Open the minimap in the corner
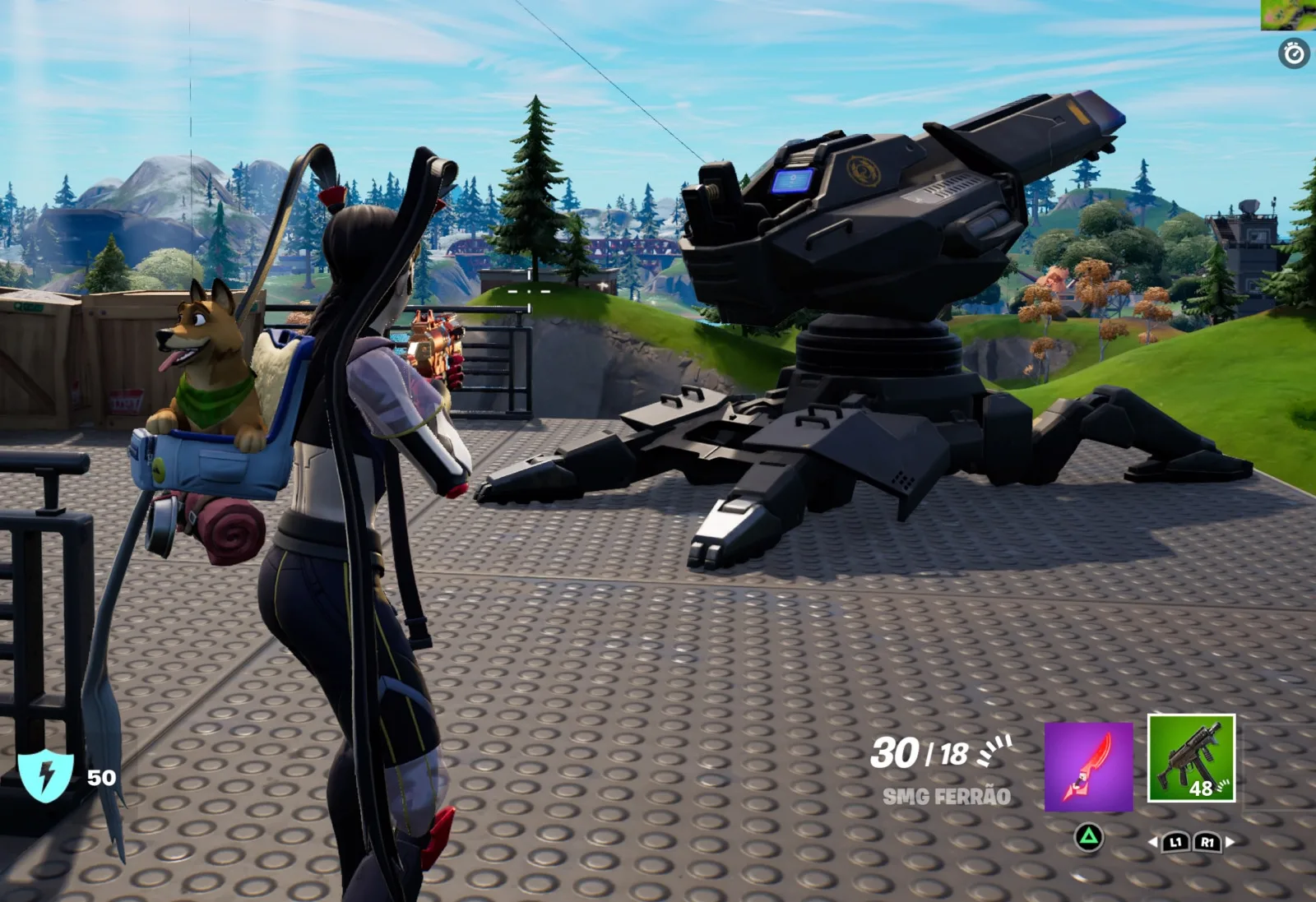The width and height of the screenshot is (1316, 902). pos(1288,15)
